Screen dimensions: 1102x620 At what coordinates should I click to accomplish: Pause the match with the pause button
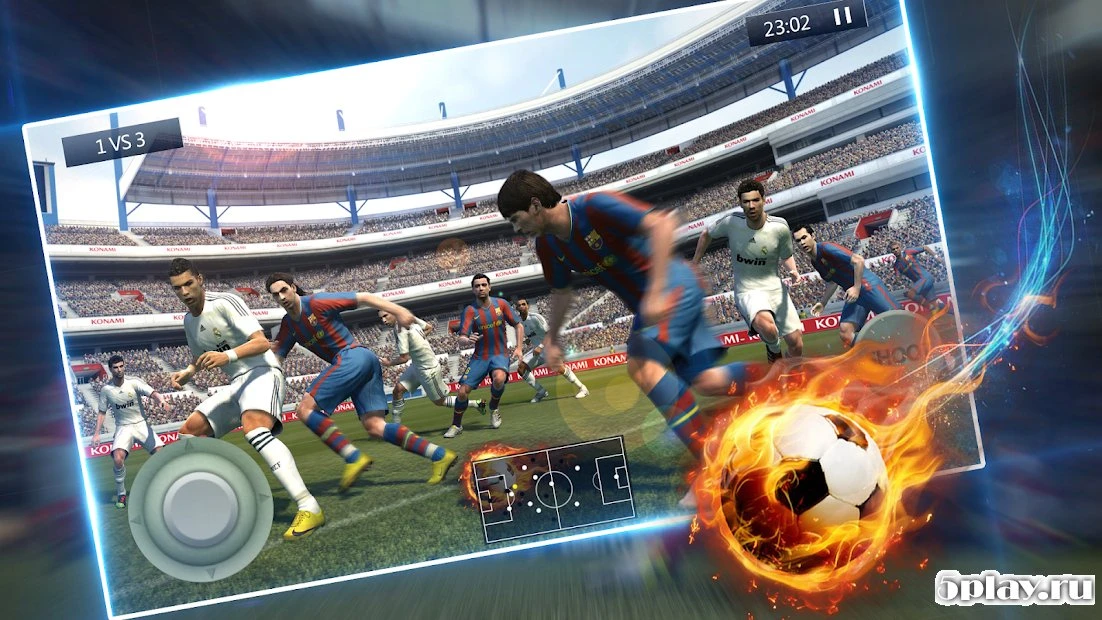(x=843, y=16)
